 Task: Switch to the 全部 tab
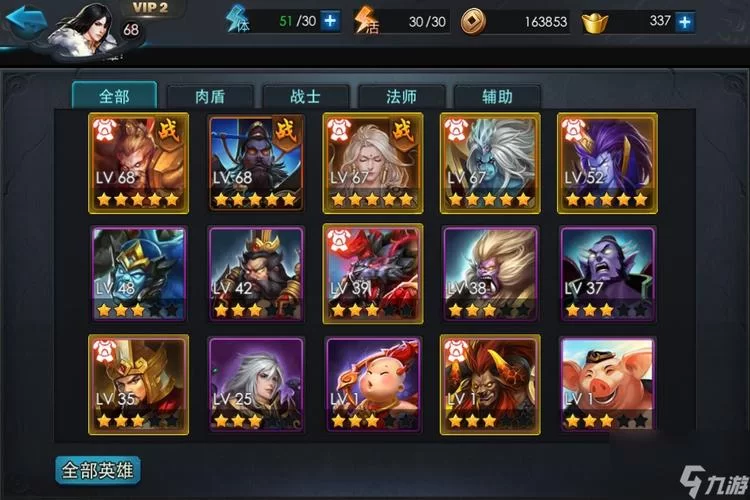click(x=114, y=96)
